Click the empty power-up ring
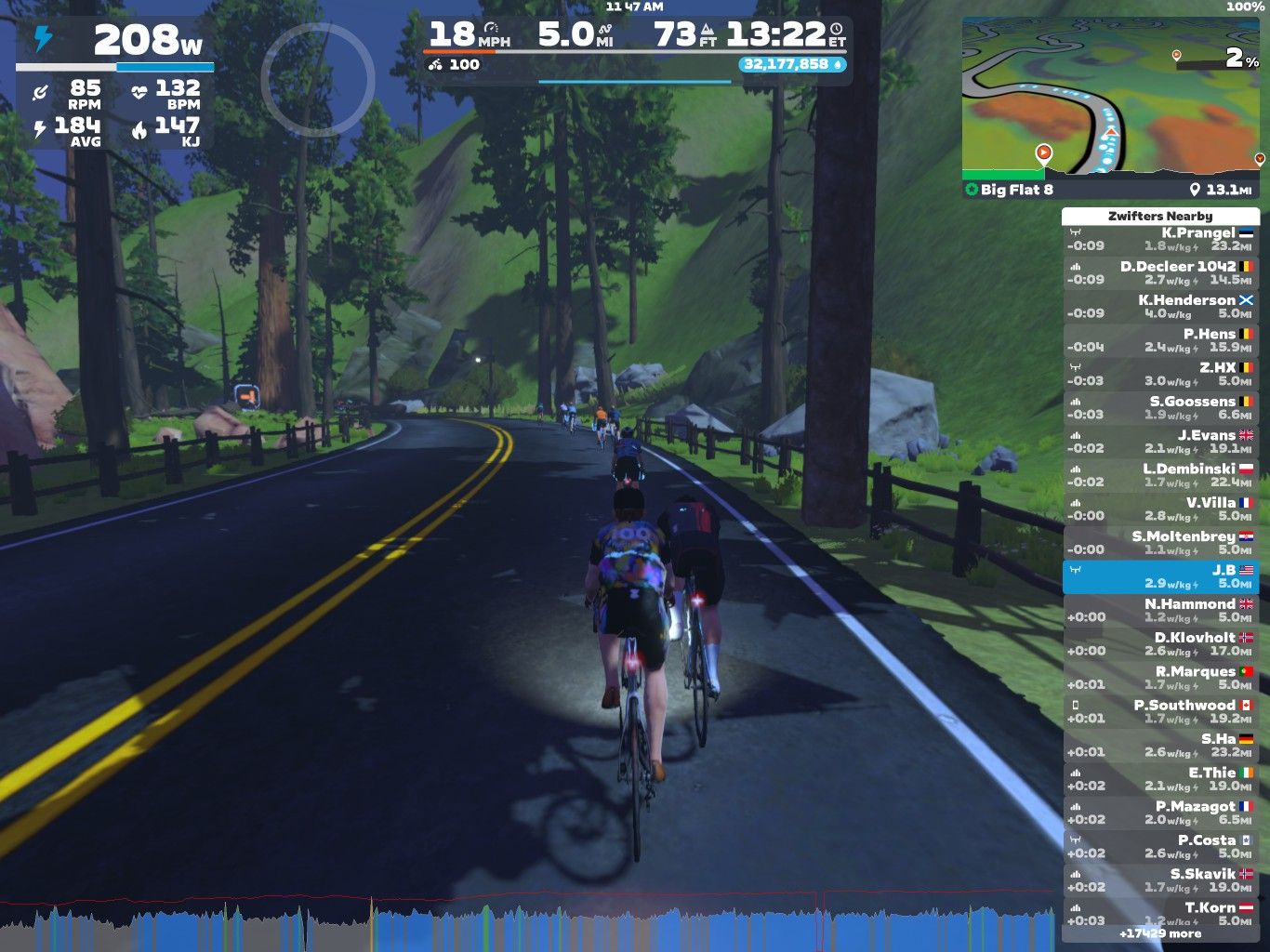Screen dimensions: 1270x952 click(x=317, y=80)
